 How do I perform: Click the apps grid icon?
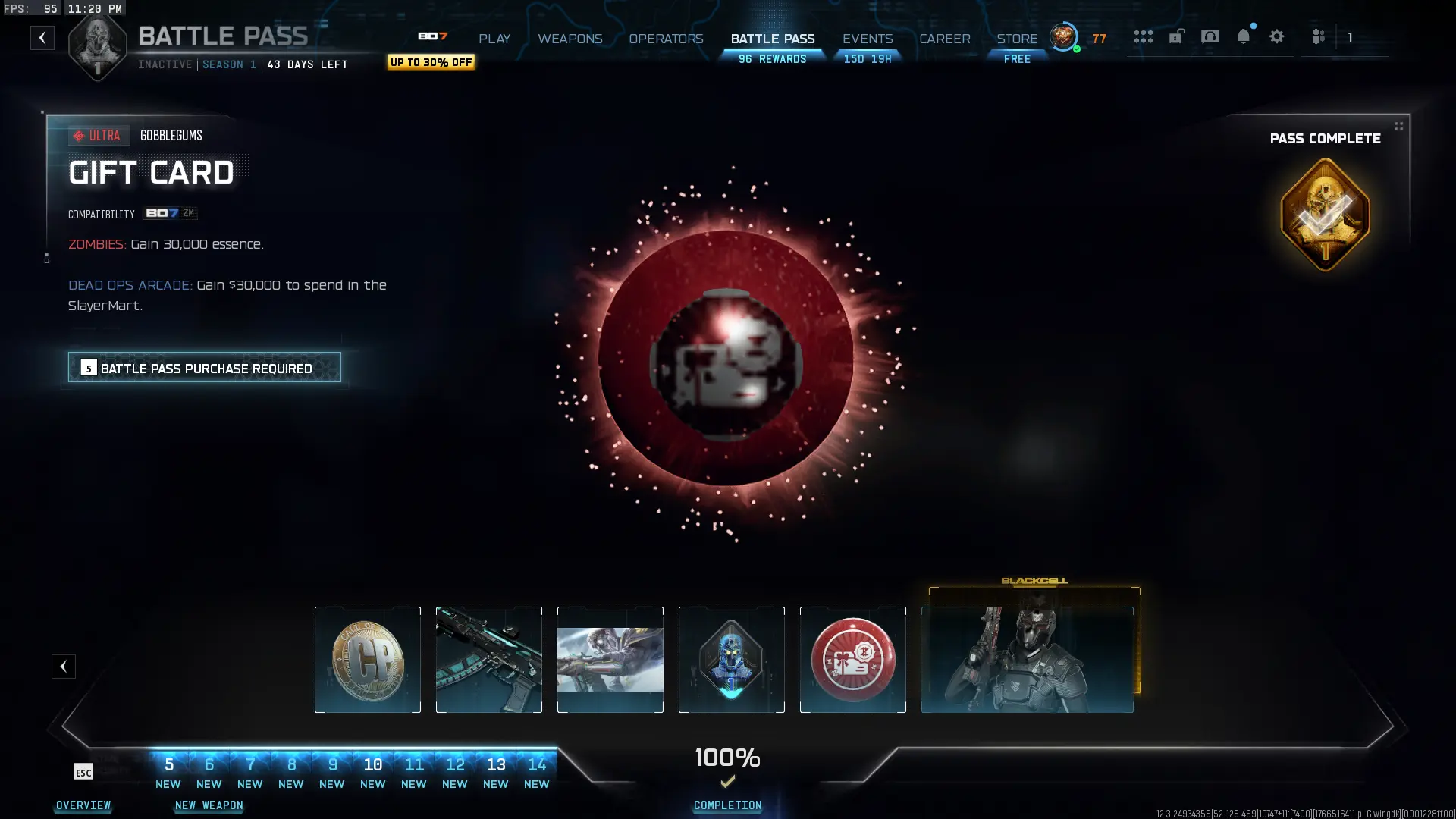[x=1144, y=36]
